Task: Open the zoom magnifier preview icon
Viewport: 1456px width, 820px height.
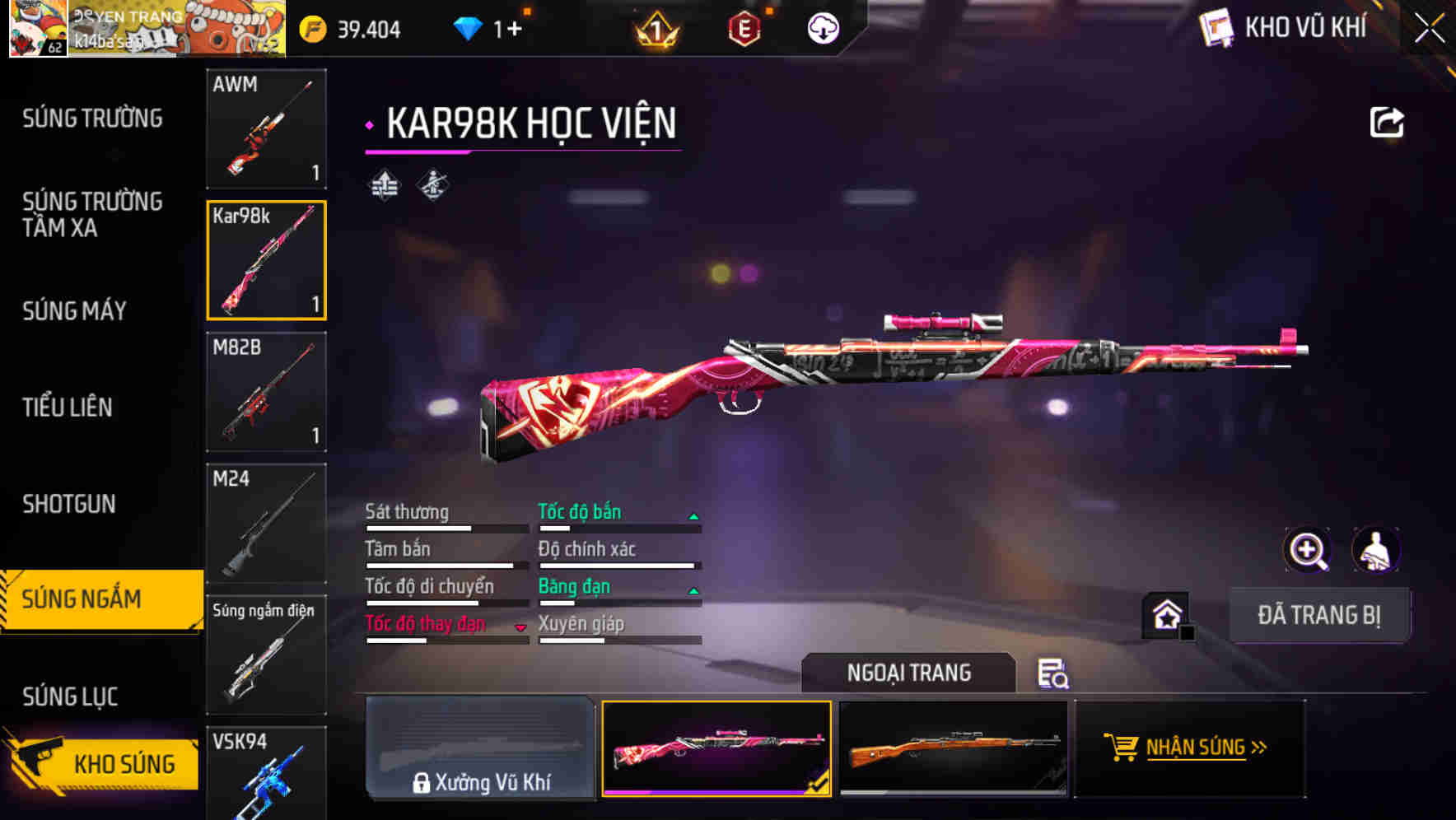Action: pyautogui.click(x=1308, y=550)
